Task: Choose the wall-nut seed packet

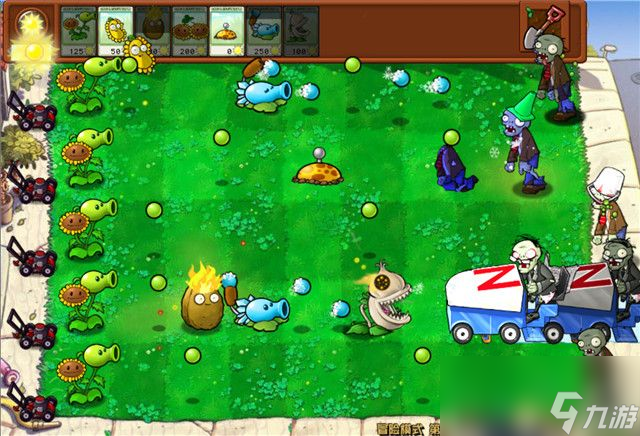Action: tap(152, 28)
